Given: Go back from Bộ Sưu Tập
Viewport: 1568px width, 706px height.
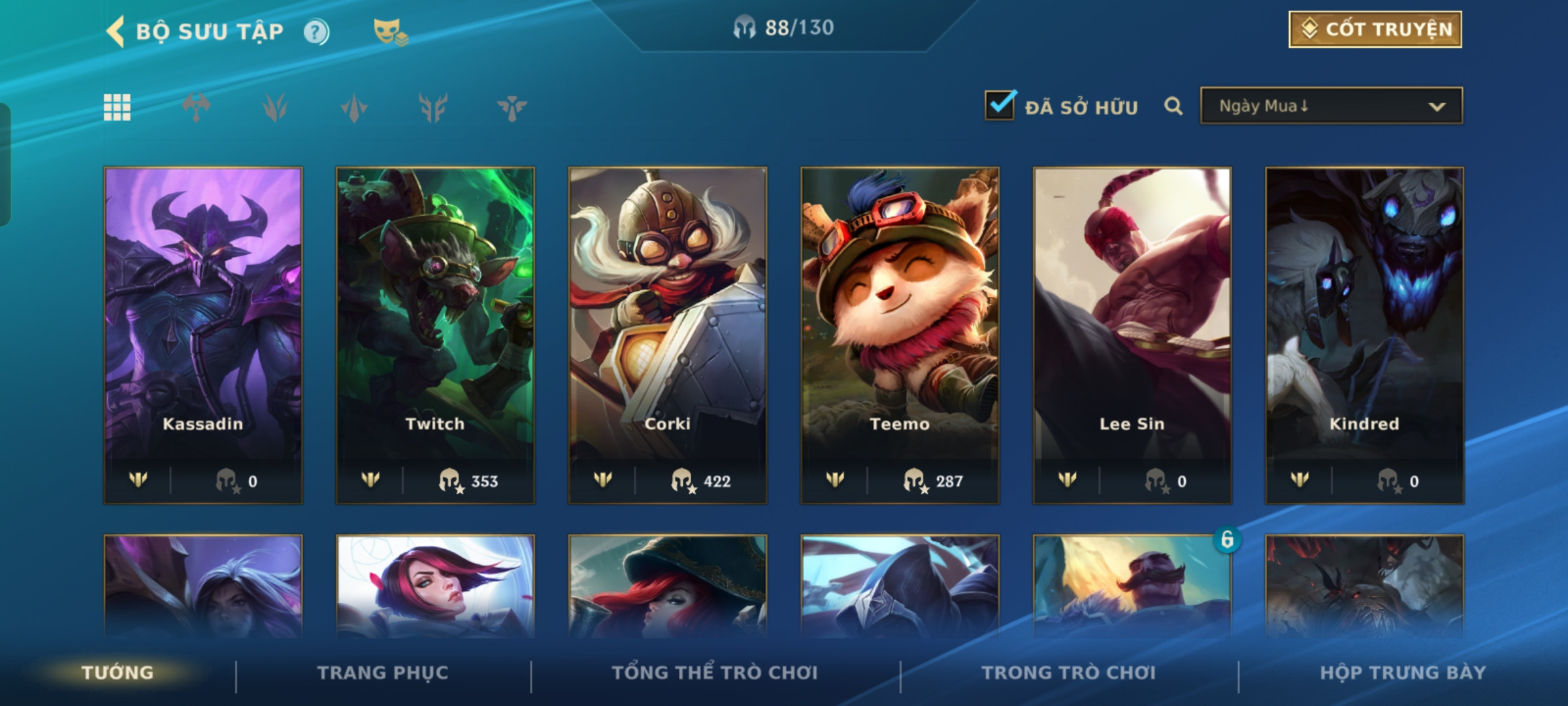Looking at the screenshot, I should pyautogui.click(x=116, y=31).
